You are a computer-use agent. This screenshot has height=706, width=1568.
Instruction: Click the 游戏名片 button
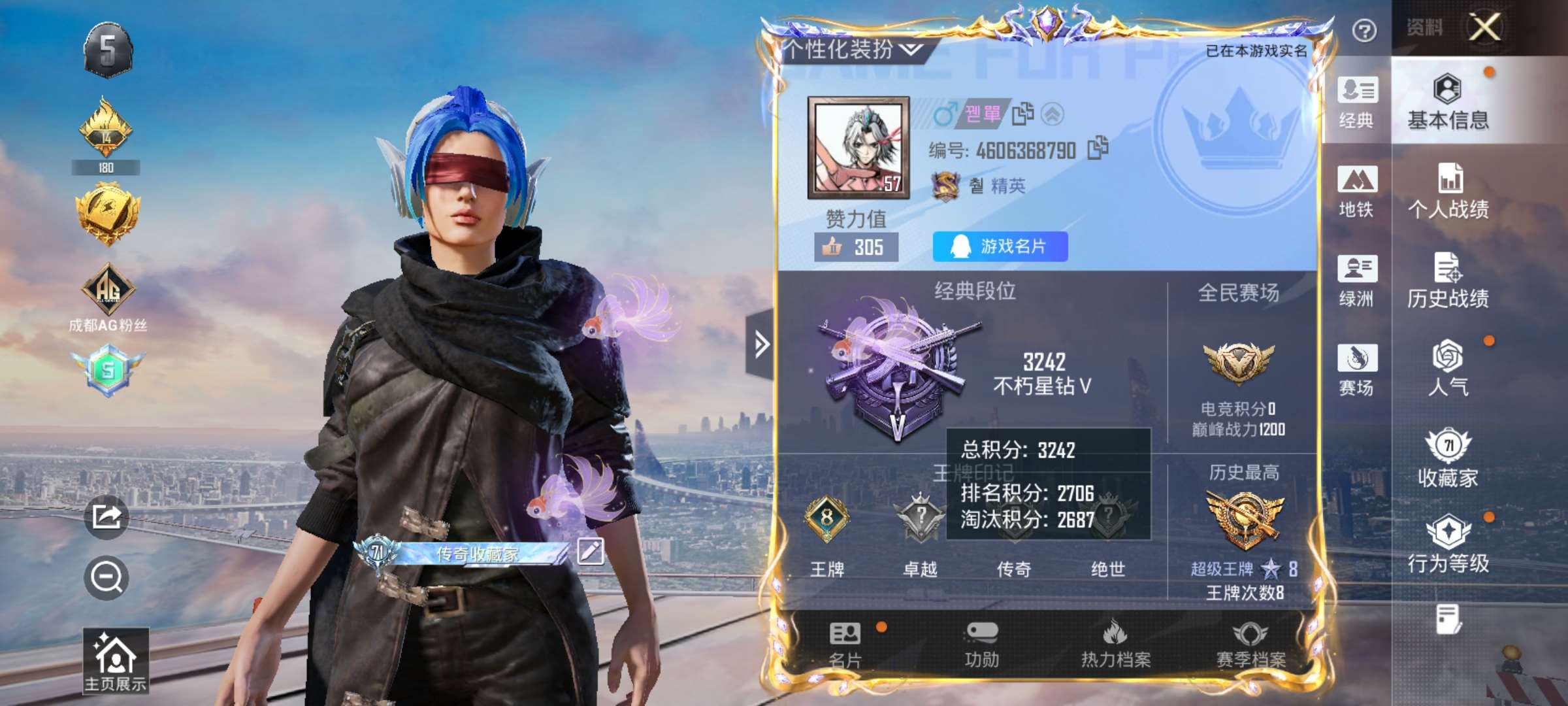tap(1000, 246)
